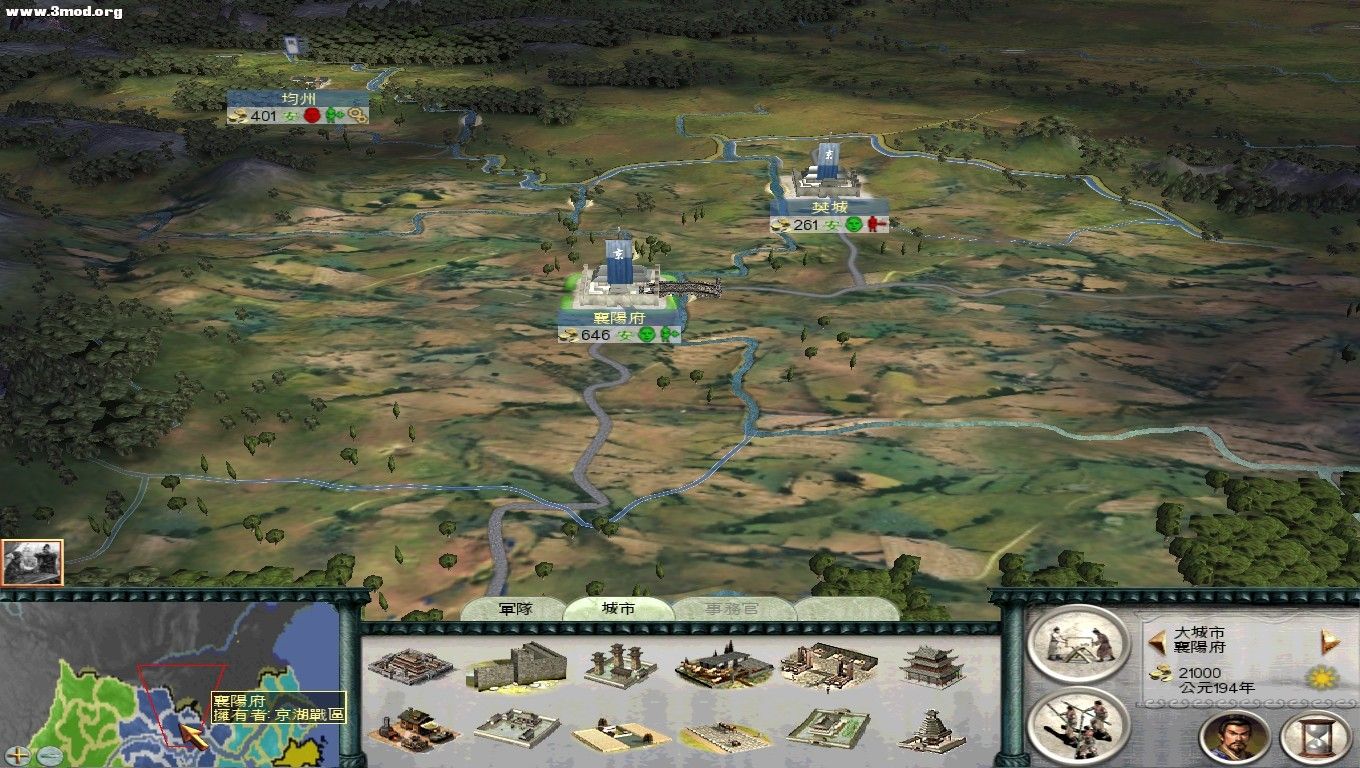Zoom out of the minimap with the minus button
Image resolution: width=1360 pixels, height=768 pixels.
coord(50,755)
